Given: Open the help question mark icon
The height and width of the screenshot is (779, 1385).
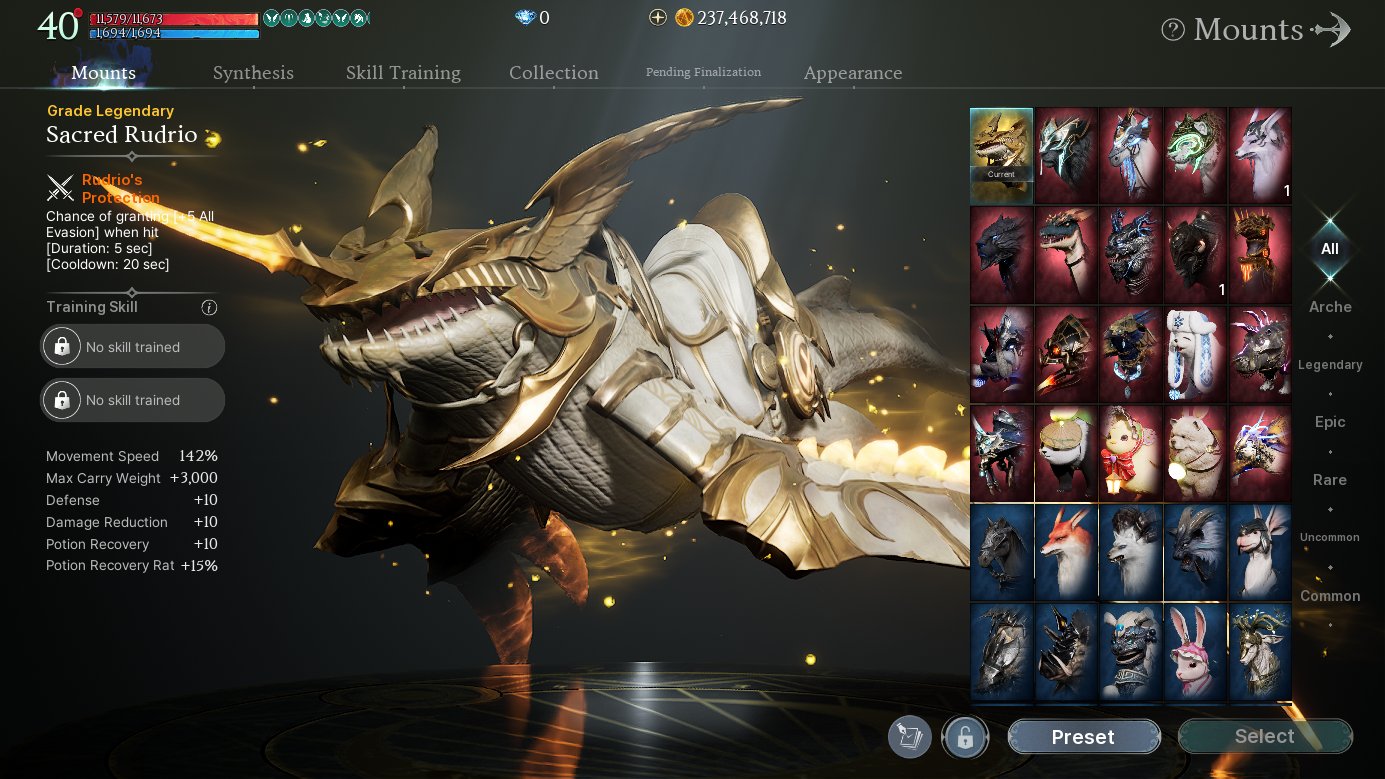Looking at the screenshot, I should 1173,30.
